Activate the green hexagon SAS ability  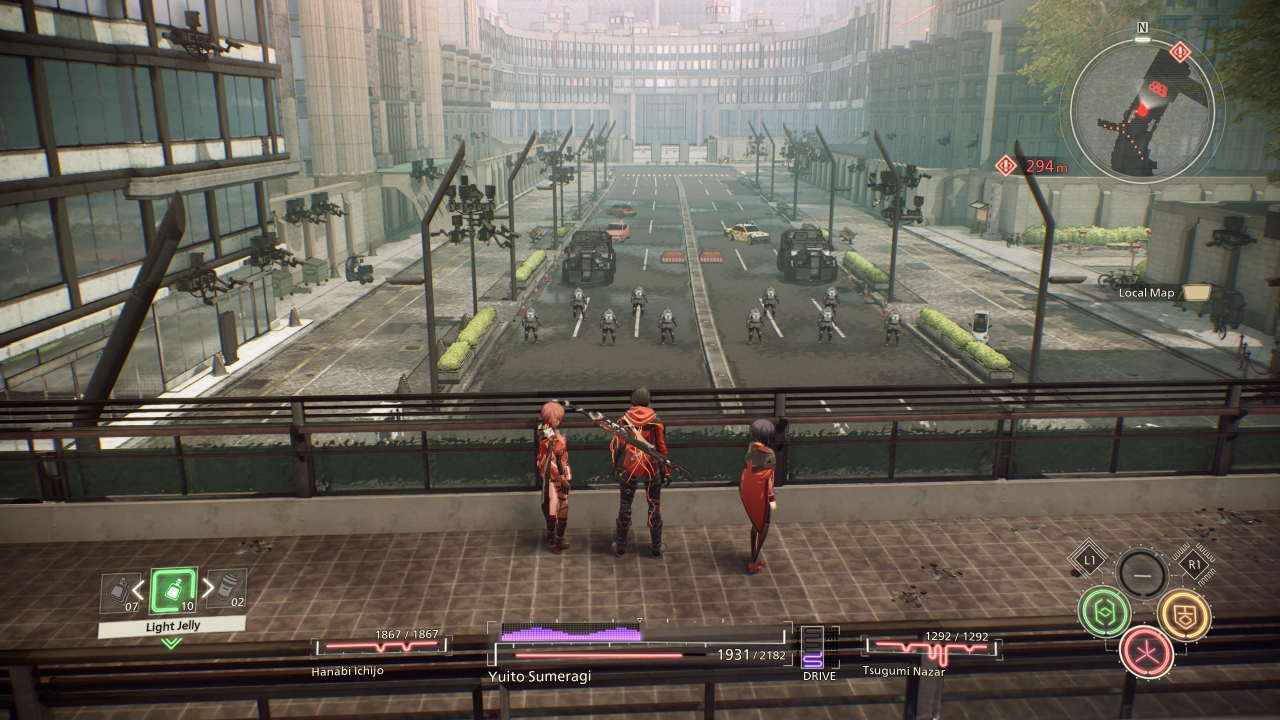(1104, 612)
